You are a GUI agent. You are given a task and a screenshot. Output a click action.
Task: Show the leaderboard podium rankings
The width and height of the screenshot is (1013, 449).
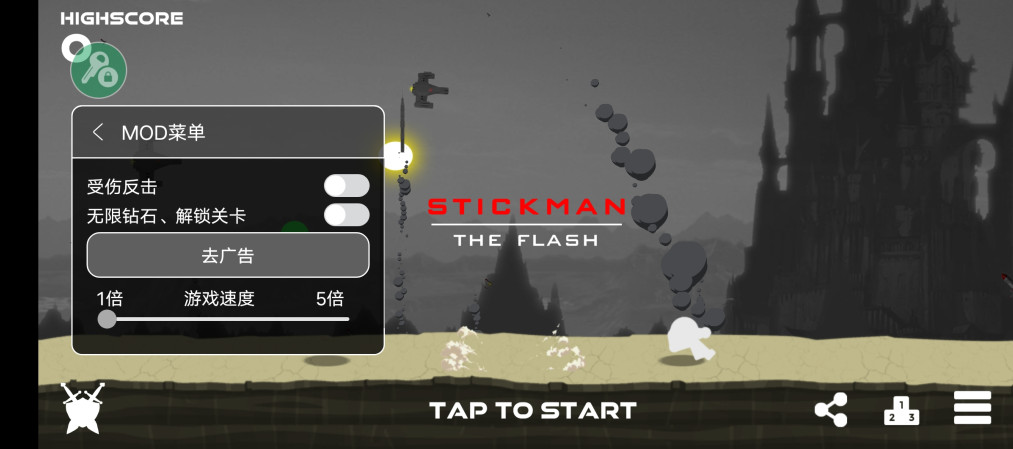900,410
